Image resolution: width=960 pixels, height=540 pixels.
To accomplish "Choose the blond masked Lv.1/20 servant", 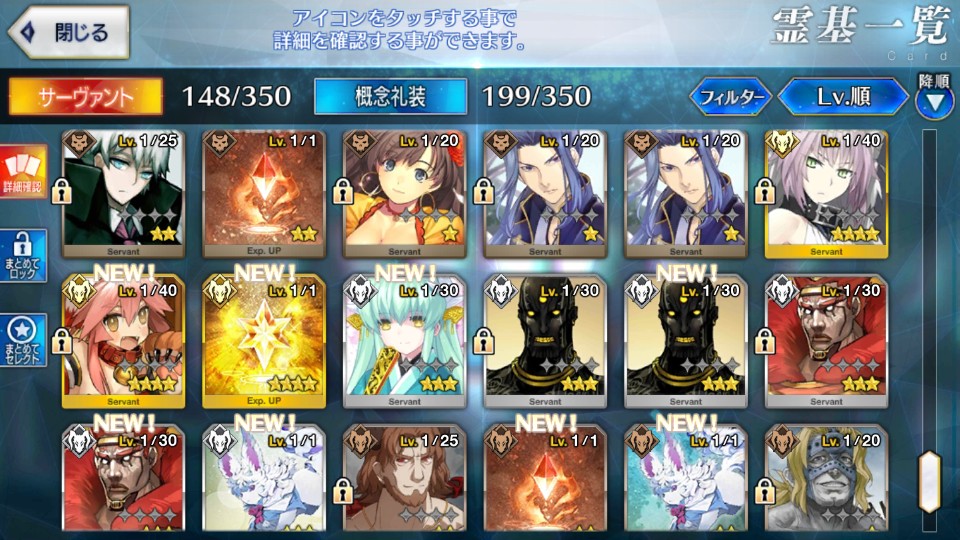I will point(825,478).
